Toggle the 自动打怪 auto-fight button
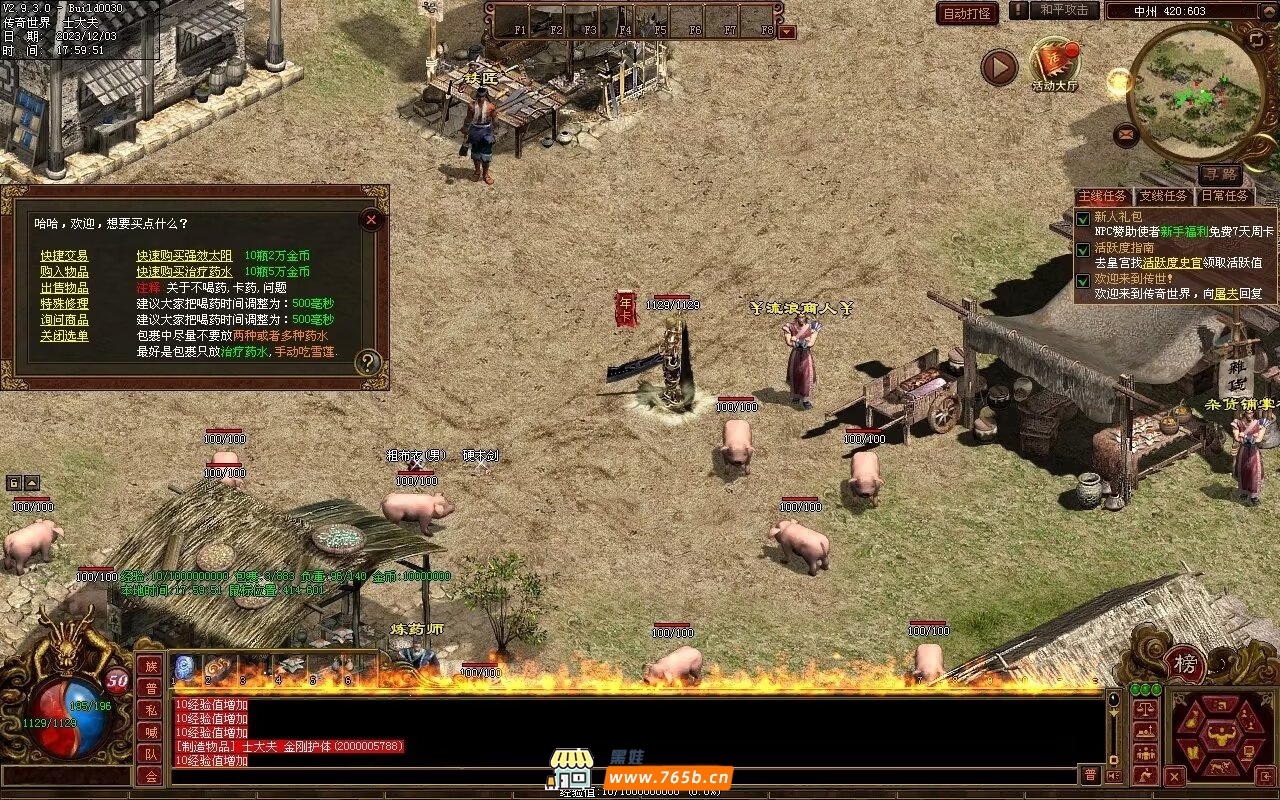 (967, 13)
